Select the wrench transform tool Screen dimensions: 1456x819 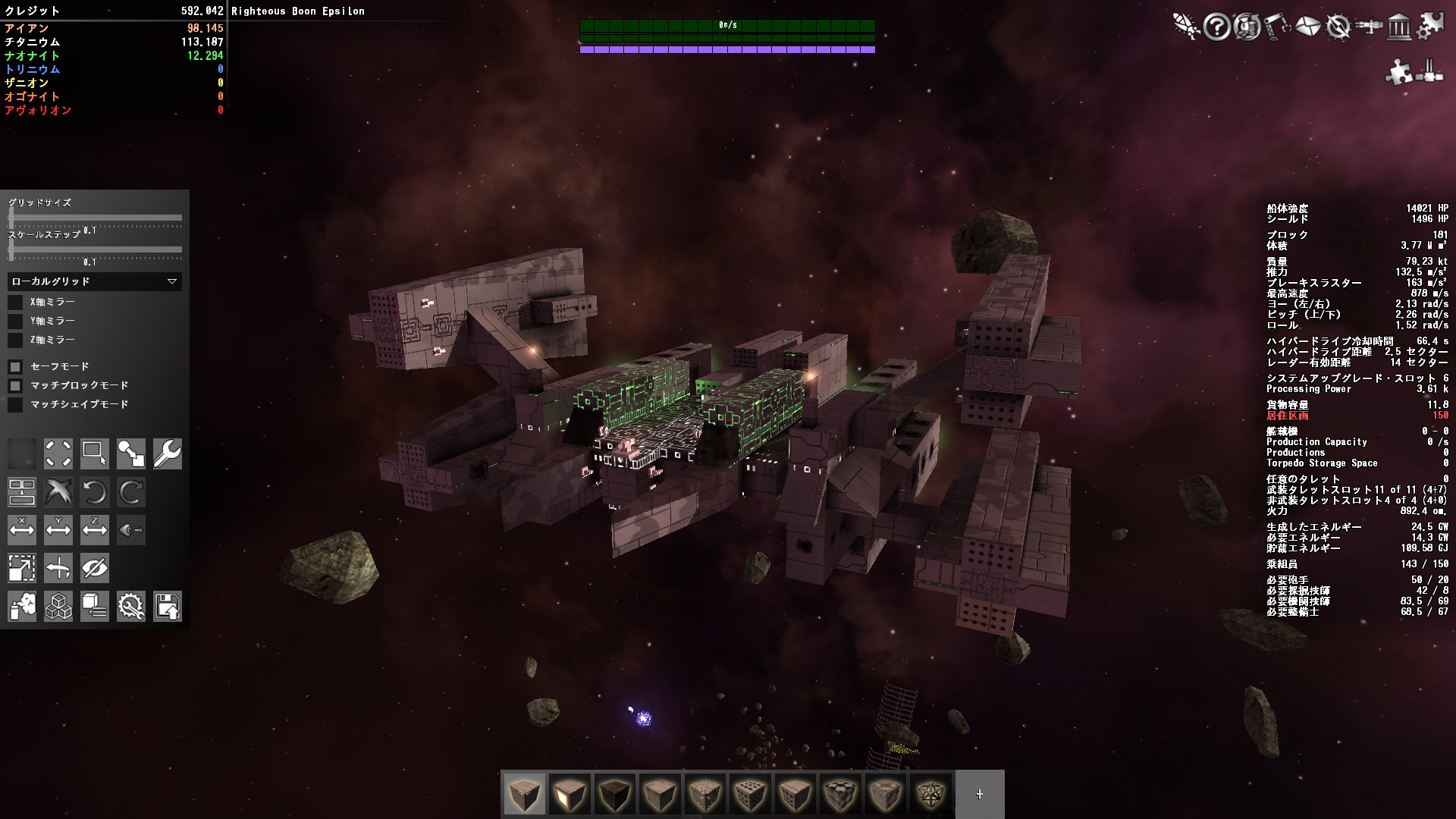[168, 453]
